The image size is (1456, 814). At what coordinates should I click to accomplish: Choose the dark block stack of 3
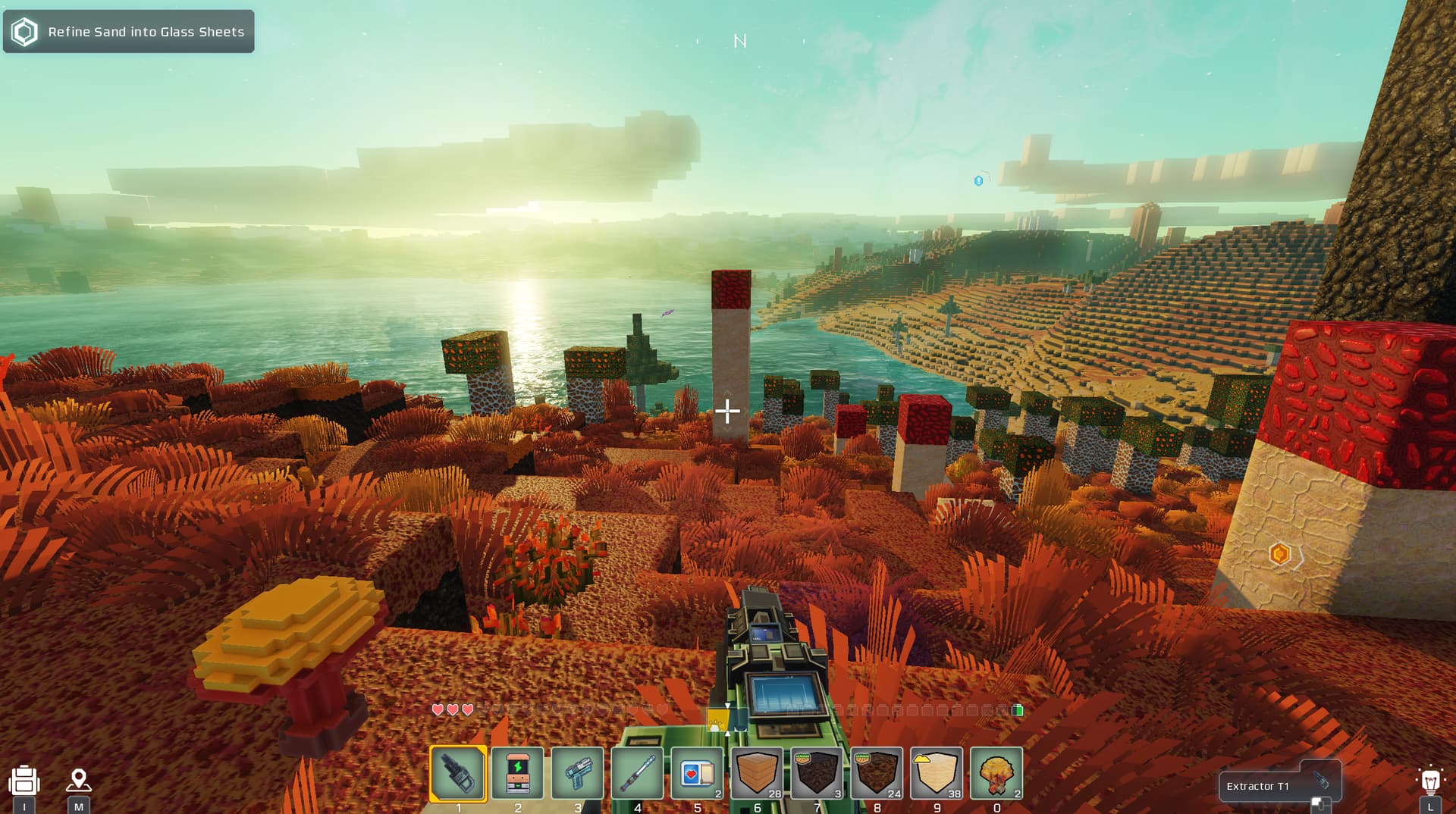click(817, 773)
